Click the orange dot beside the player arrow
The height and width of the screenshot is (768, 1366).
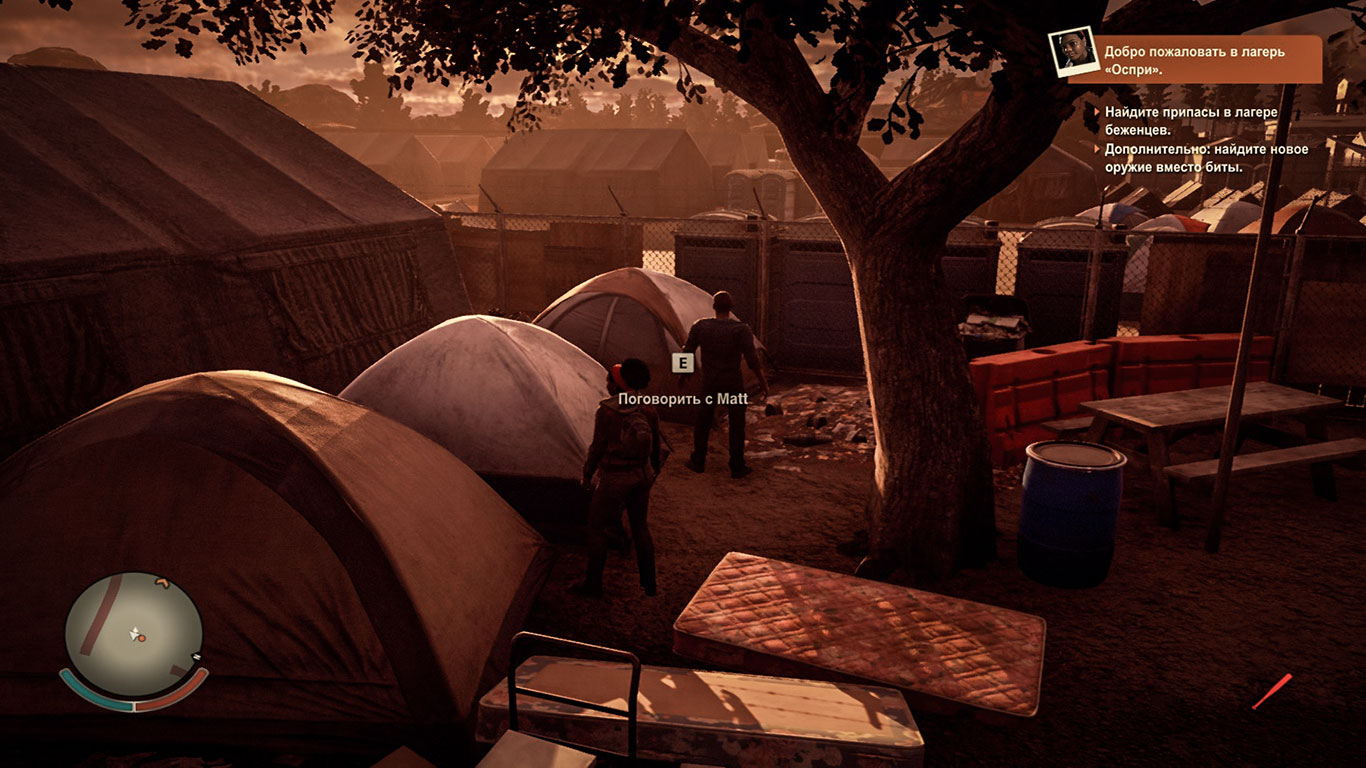click(x=141, y=639)
